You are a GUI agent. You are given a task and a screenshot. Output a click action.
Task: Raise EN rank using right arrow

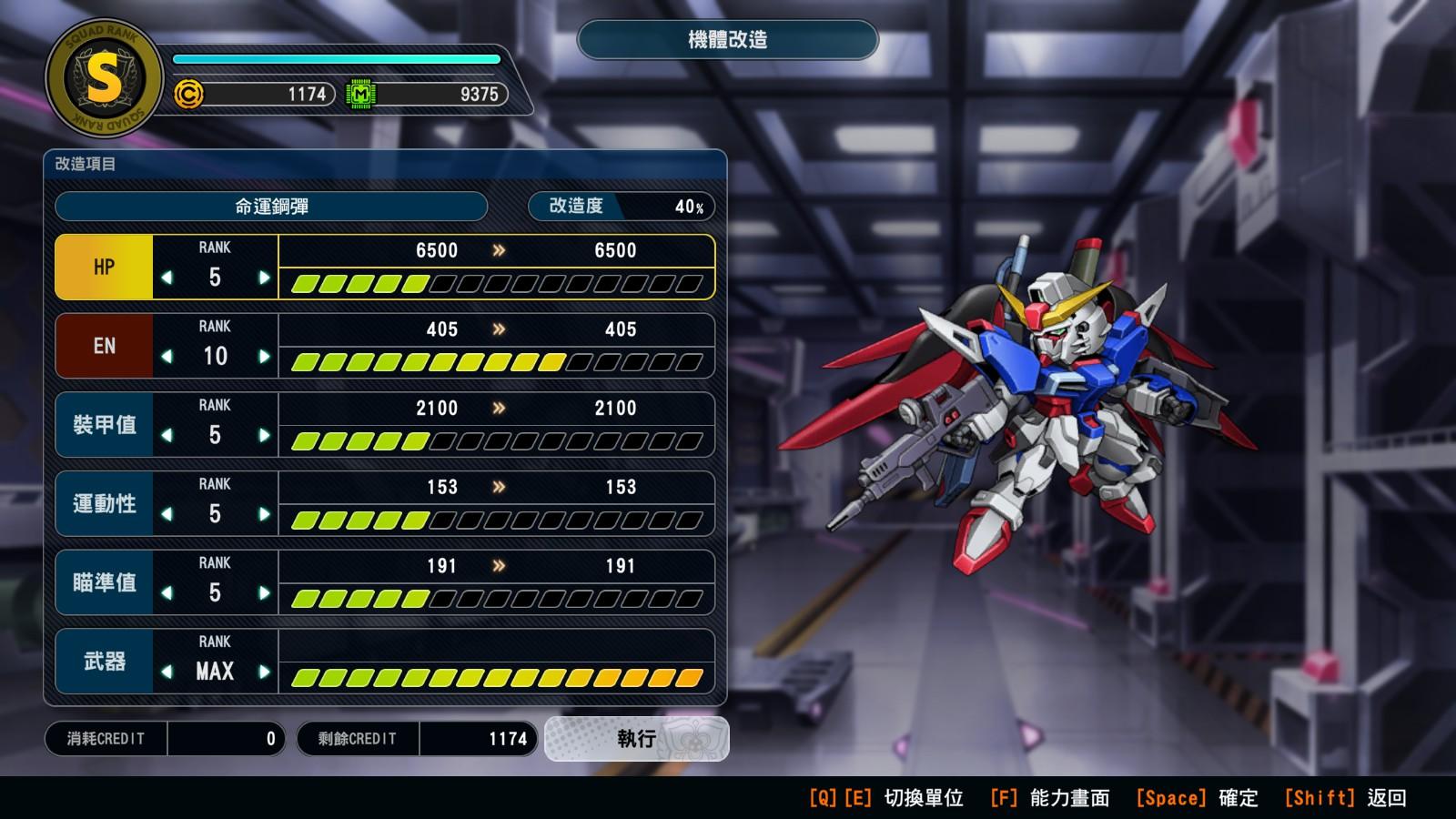(x=264, y=357)
